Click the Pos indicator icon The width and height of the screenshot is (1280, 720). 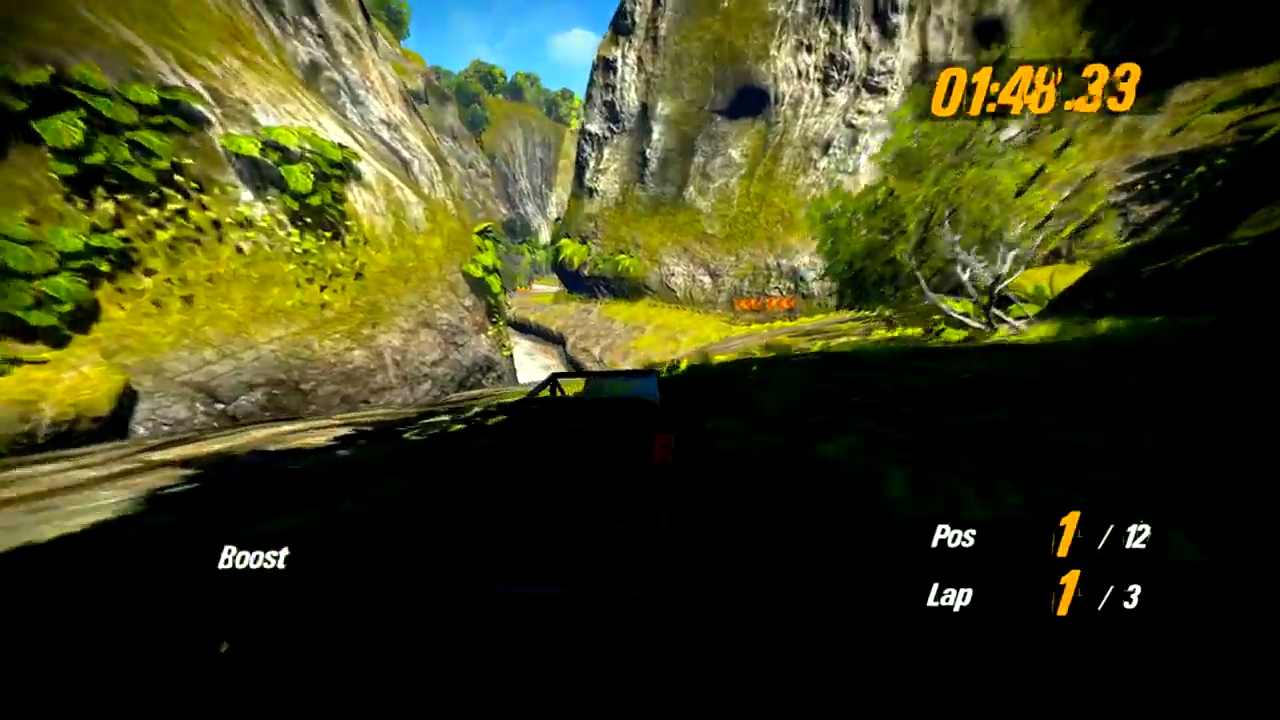pyautogui.click(x=952, y=538)
